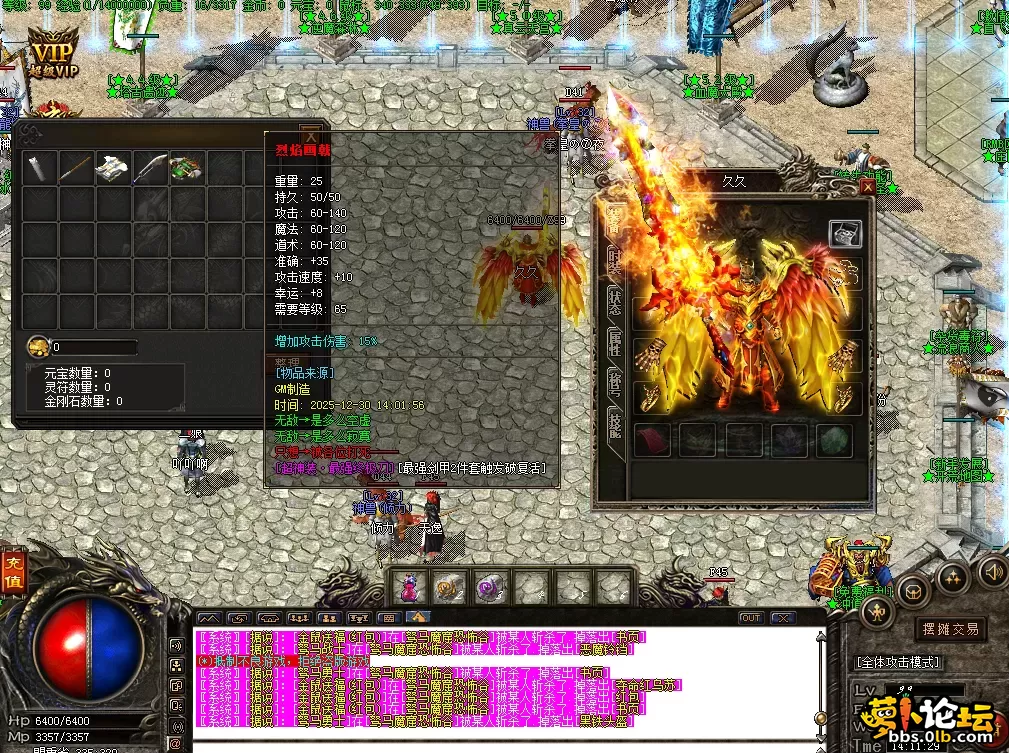Close the inventory bag window
1009x753 pixels.
click(311, 137)
